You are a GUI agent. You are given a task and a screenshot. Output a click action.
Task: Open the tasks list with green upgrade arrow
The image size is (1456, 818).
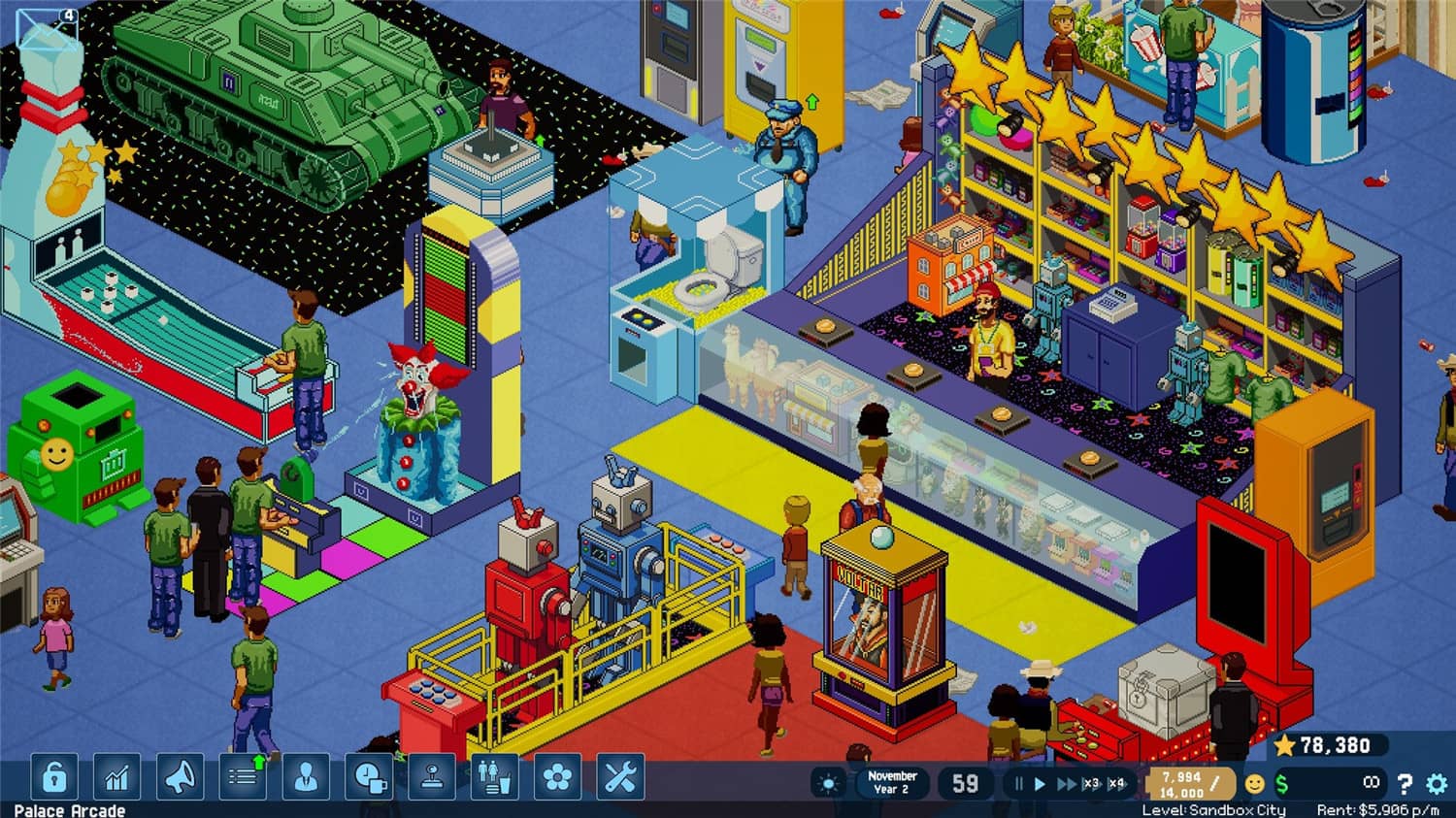click(241, 777)
